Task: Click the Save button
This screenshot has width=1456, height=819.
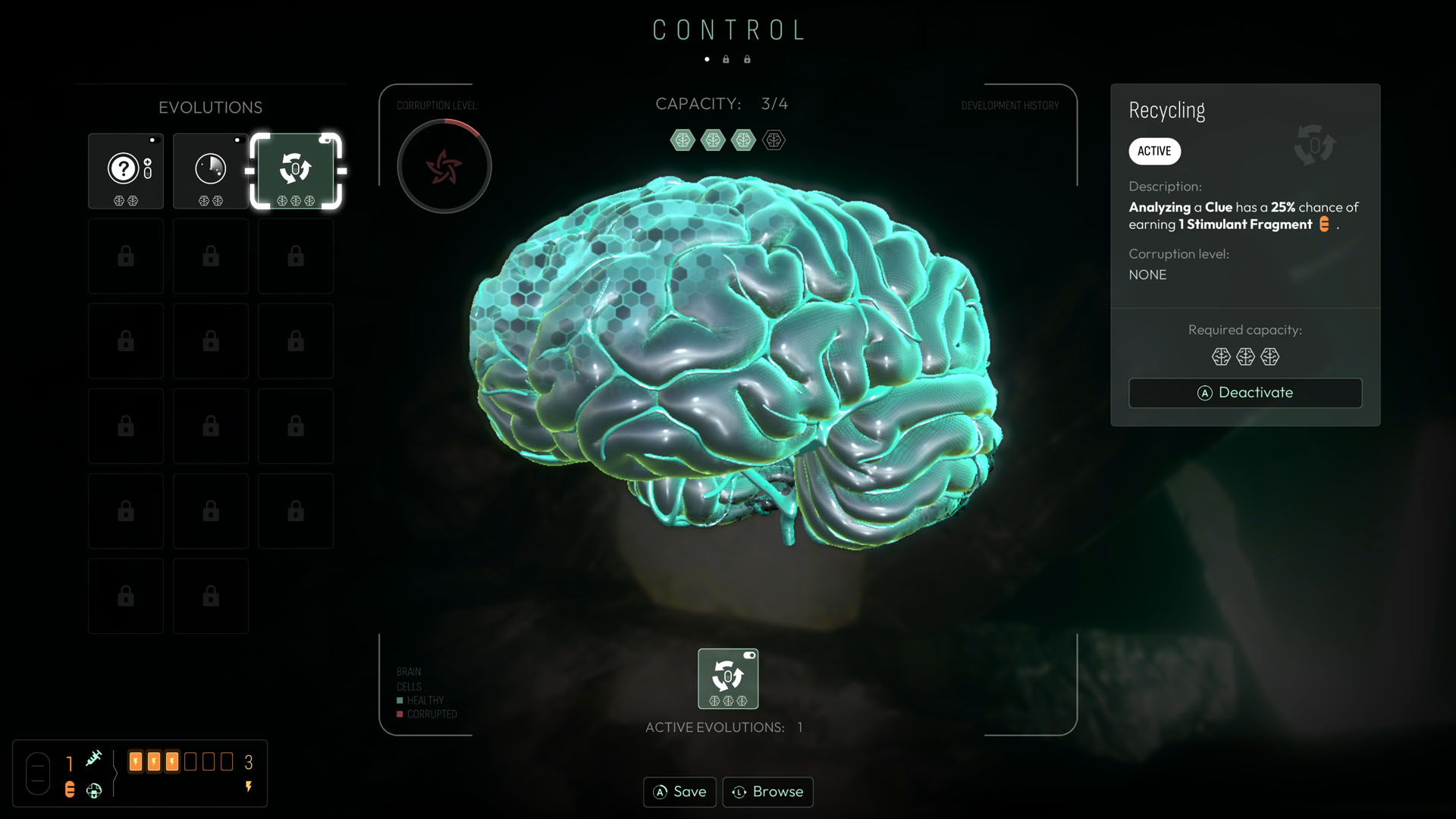Action: tap(679, 792)
